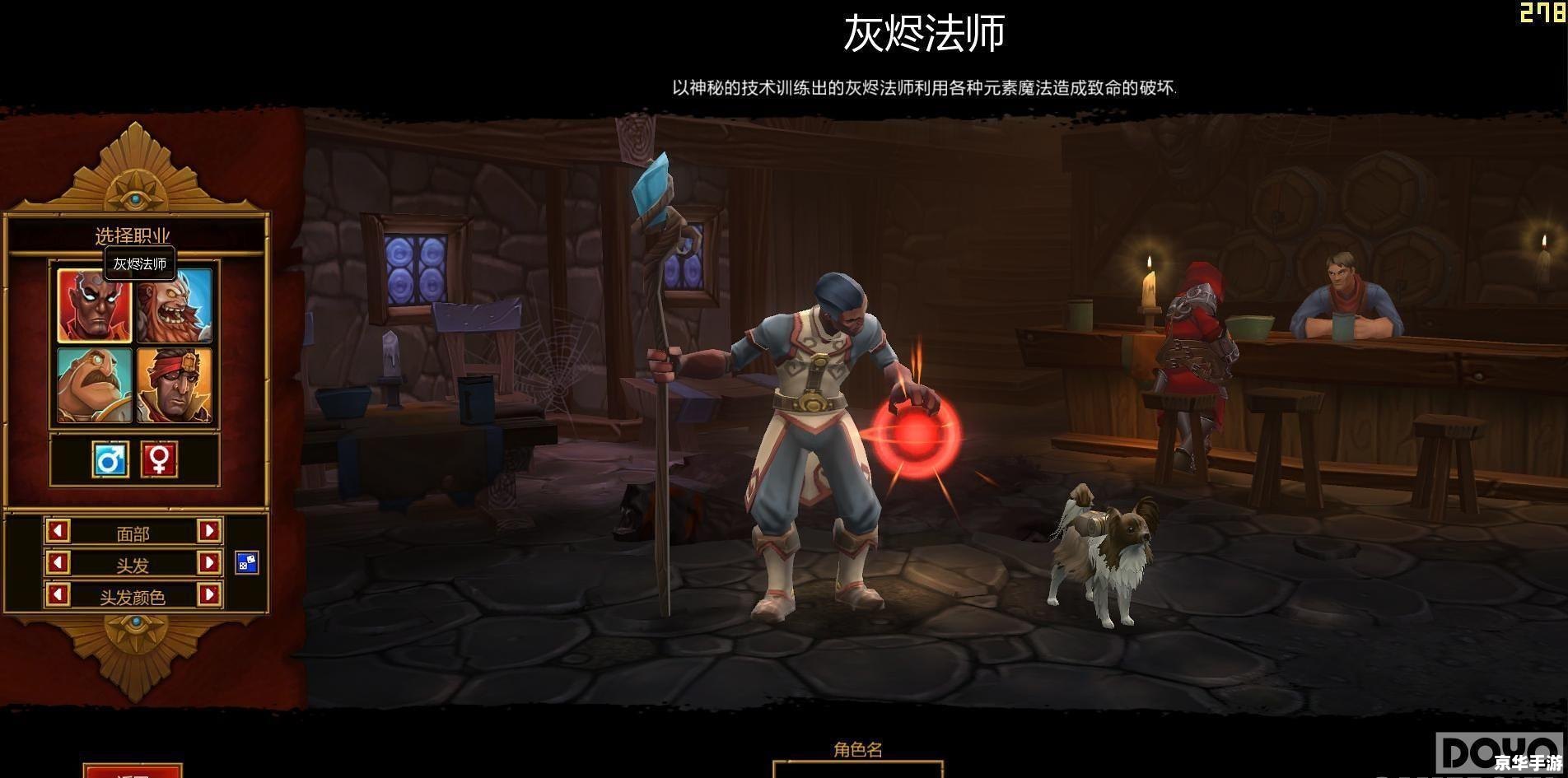Viewport: 1568px width, 778px height.
Task: Pick the Engineer class portrait
Action: coord(94,384)
